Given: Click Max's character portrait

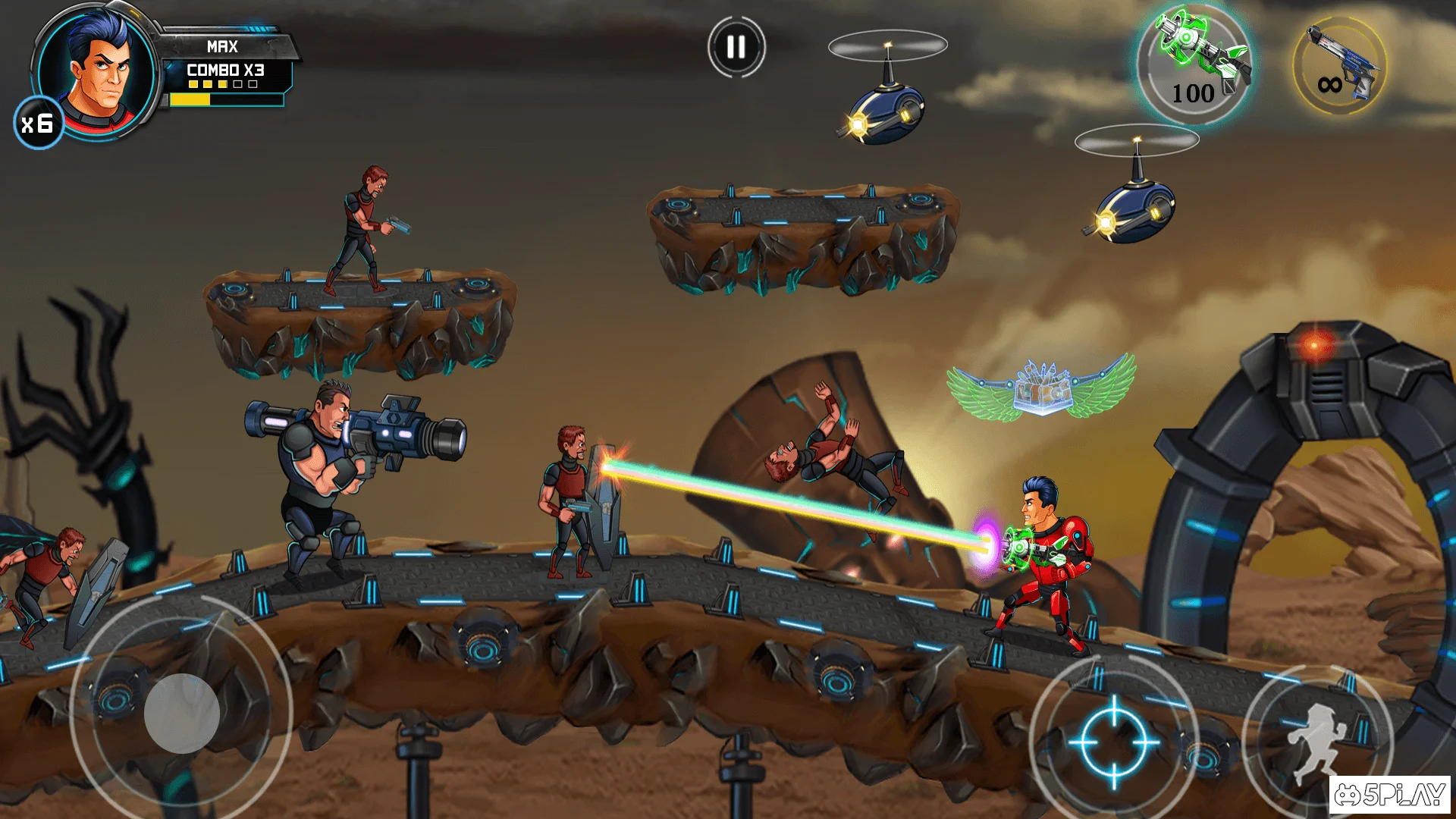Looking at the screenshot, I should (x=97, y=70).
